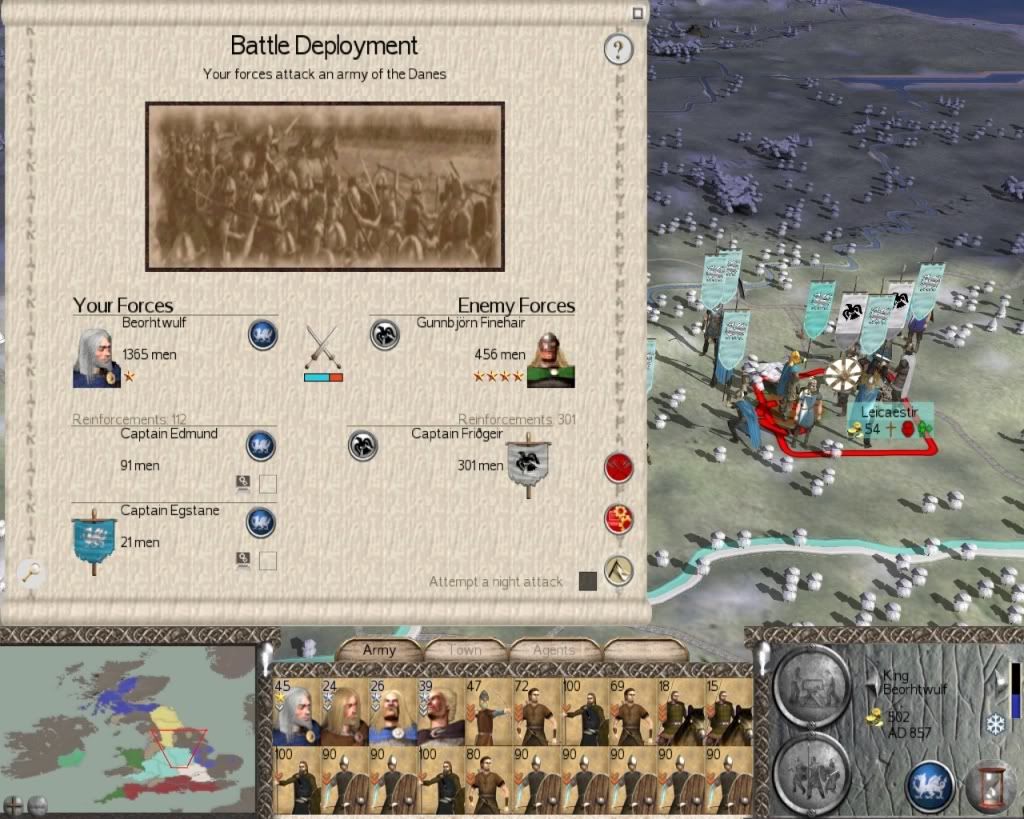This screenshot has height=819, width=1024.
Task: Zoom in the minimap with plus button
Action: pos(13,804)
